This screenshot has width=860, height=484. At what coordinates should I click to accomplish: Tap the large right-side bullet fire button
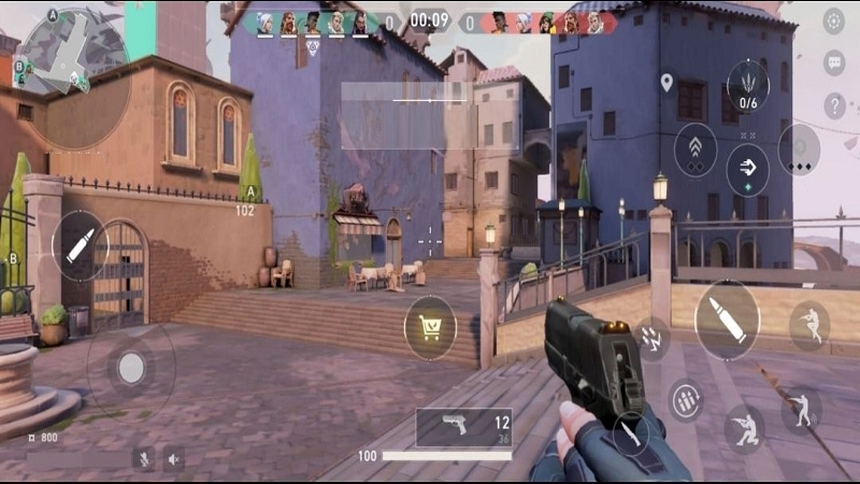pyautogui.click(x=727, y=320)
